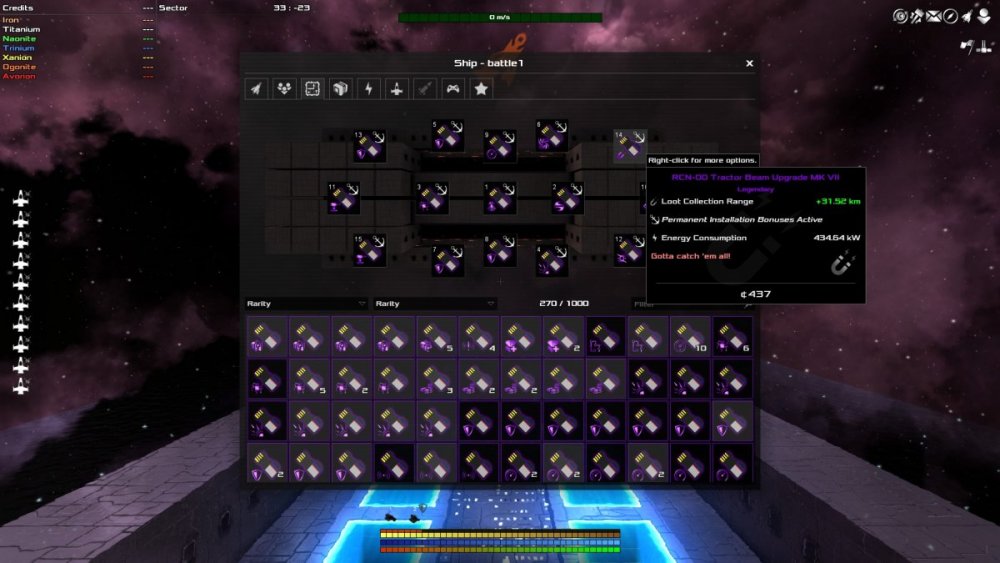
Task: Switch to the crew tab with people icon
Action: (x=284, y=89)
